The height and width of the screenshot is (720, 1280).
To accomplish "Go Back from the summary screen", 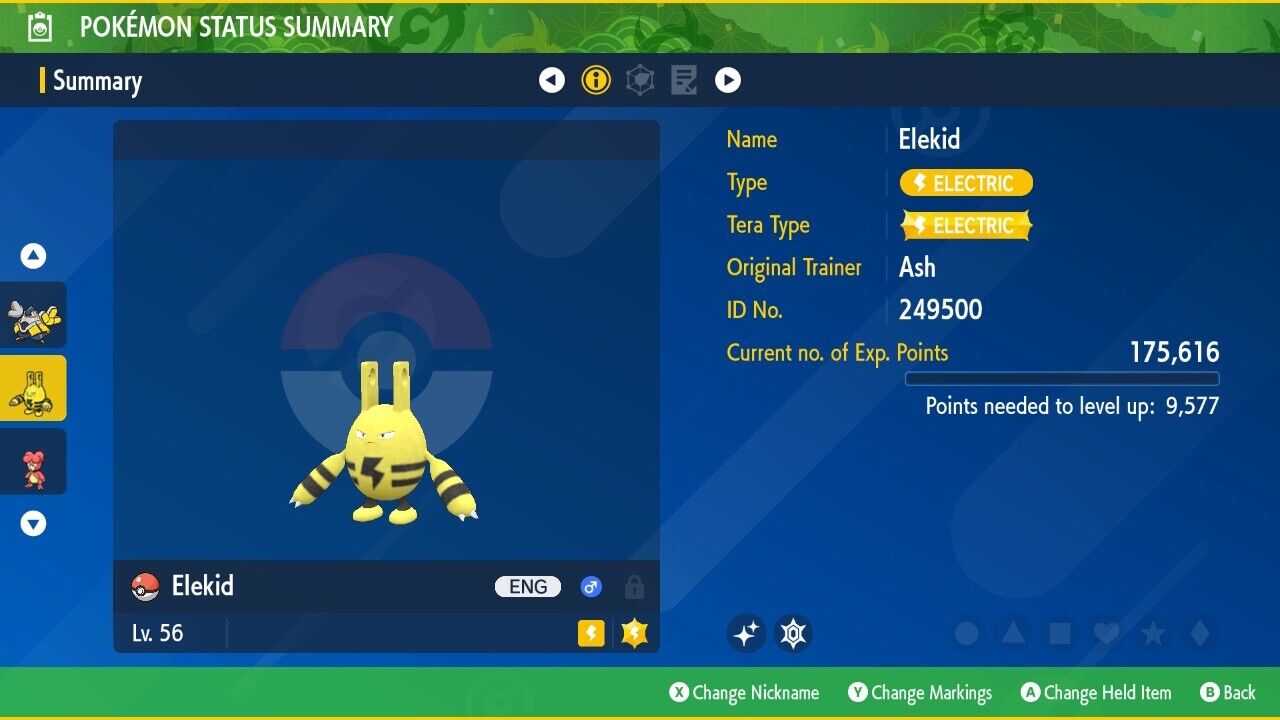I will (x=1227, y=692).
